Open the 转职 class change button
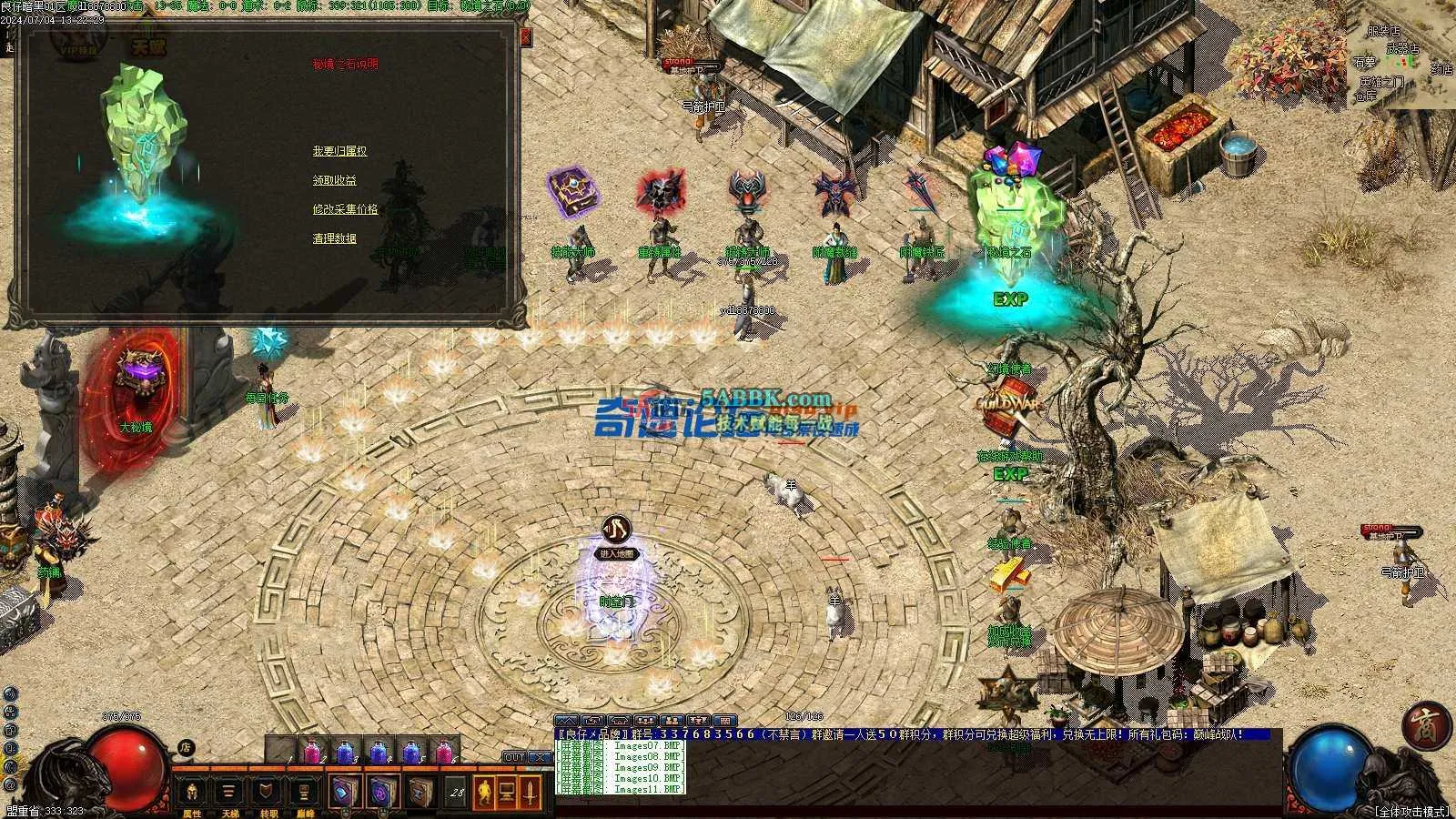The height and width of the screenshot is (819, 1456). click(267, 792)
